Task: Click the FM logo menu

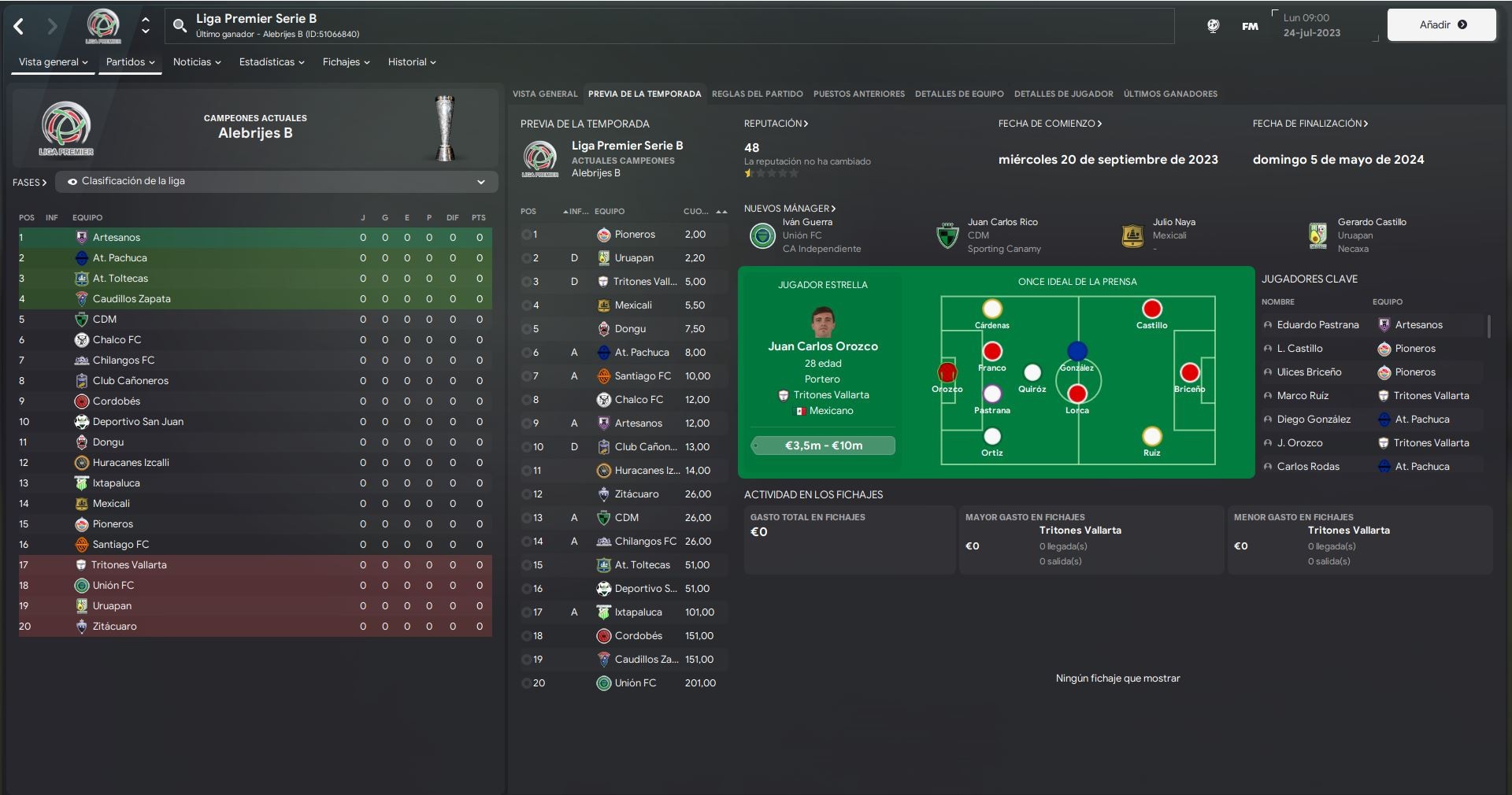Action: point(1250,26)
